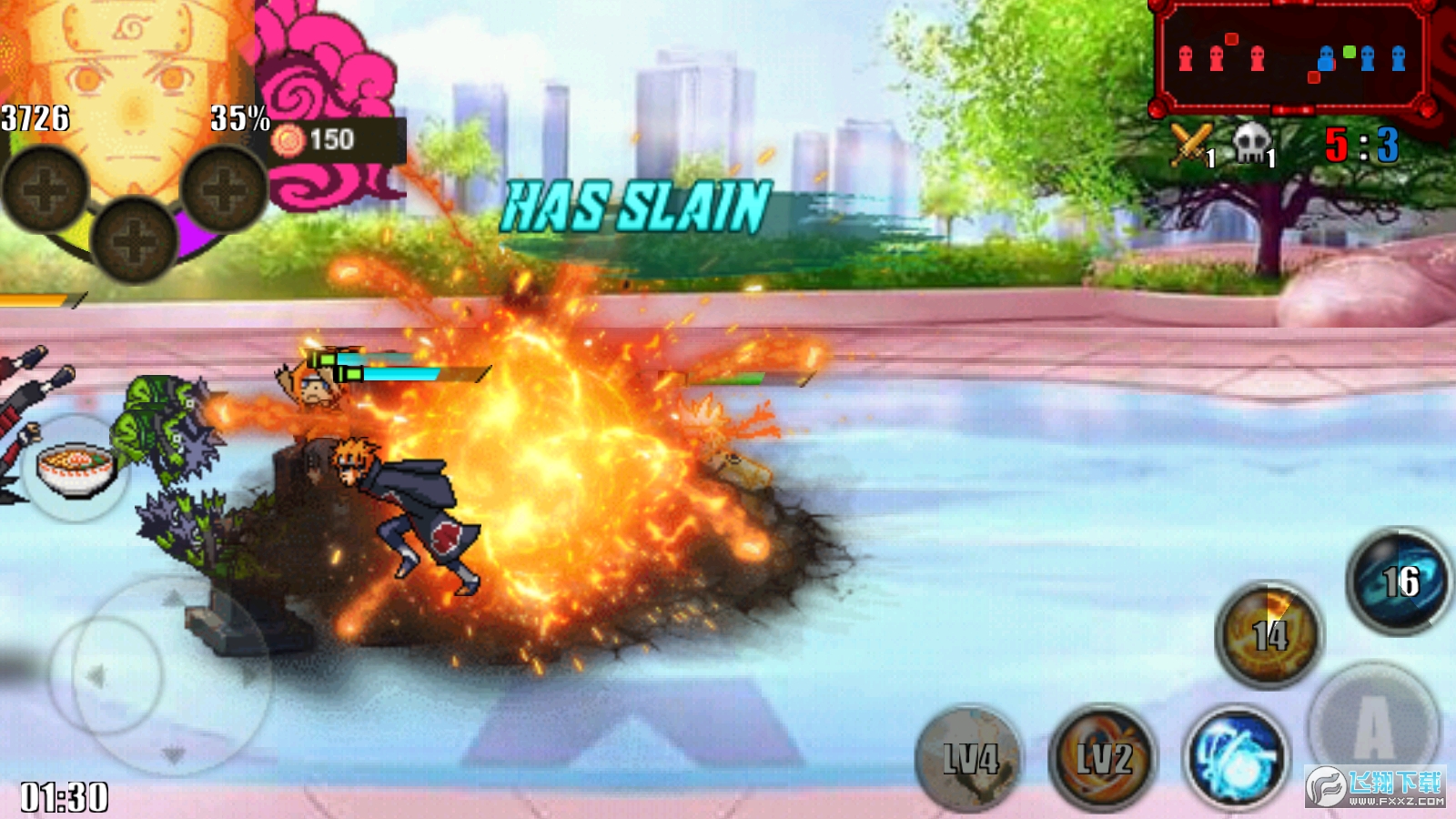Select the Naruto character portrait
The width and height of the screenshot is (1456, 819).
pos(132,91)
